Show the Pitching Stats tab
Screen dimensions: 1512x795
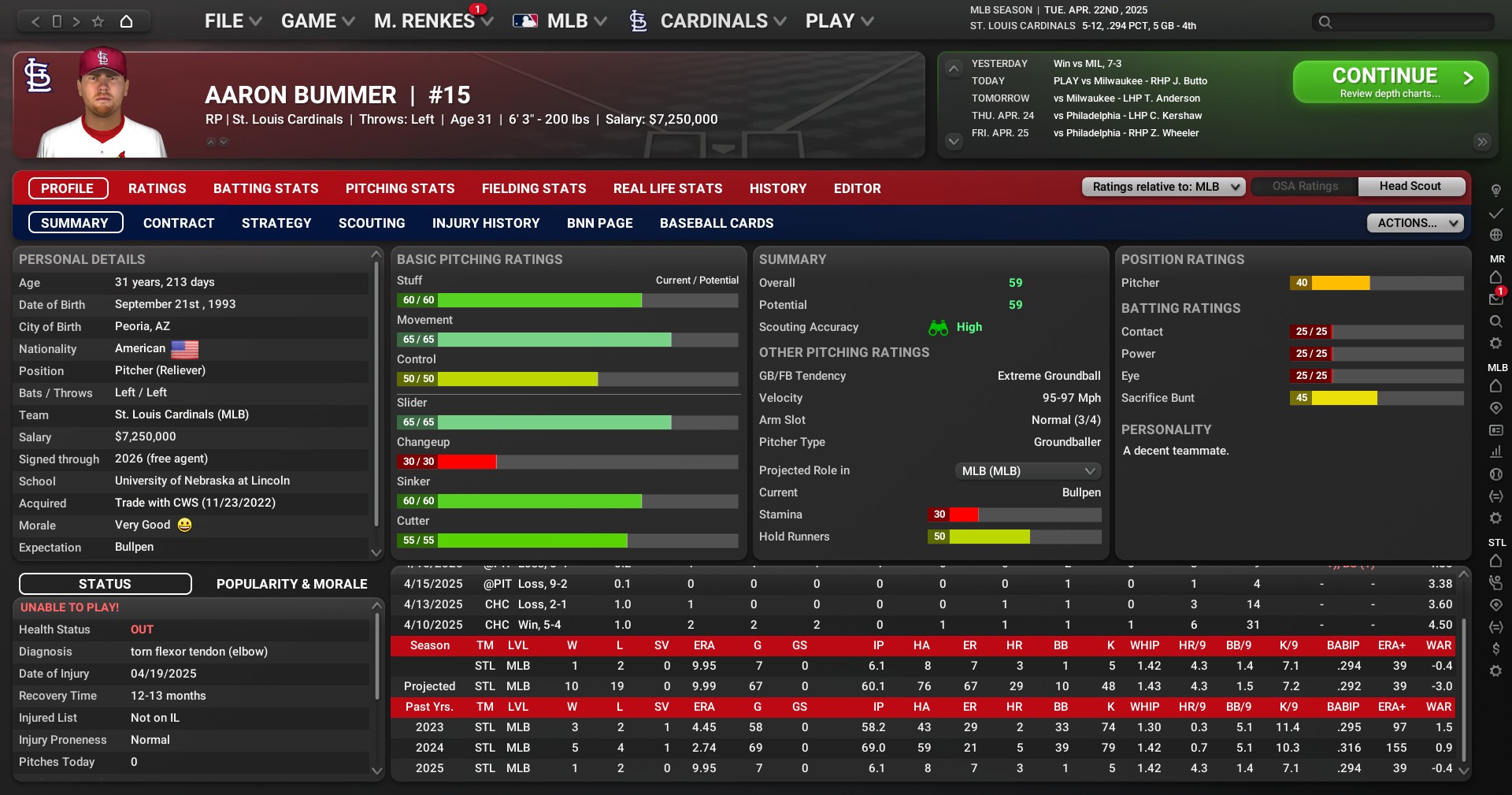(x=400, y=188)
